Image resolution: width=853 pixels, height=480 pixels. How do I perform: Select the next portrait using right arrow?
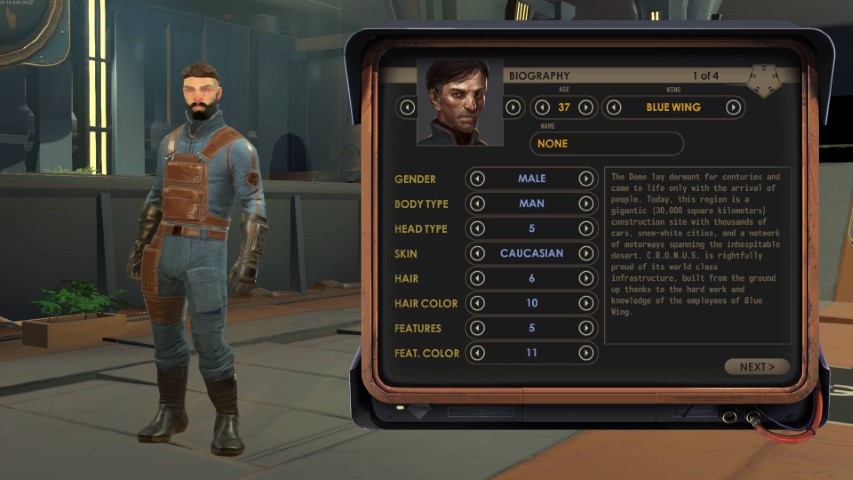pyautogui.click(x=513, y=107)
